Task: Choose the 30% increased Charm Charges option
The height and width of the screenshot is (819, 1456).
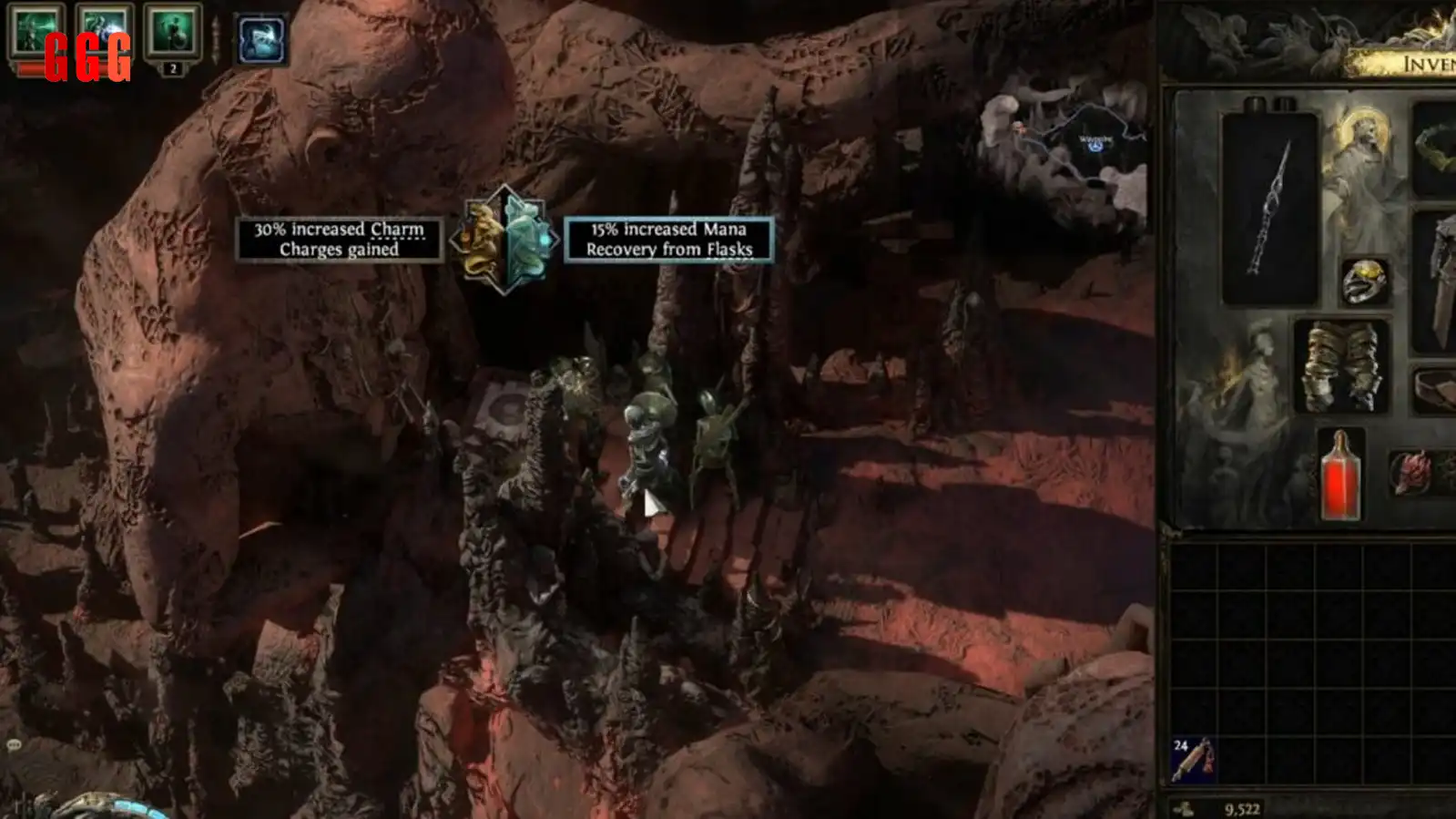Action: (339, 240)
